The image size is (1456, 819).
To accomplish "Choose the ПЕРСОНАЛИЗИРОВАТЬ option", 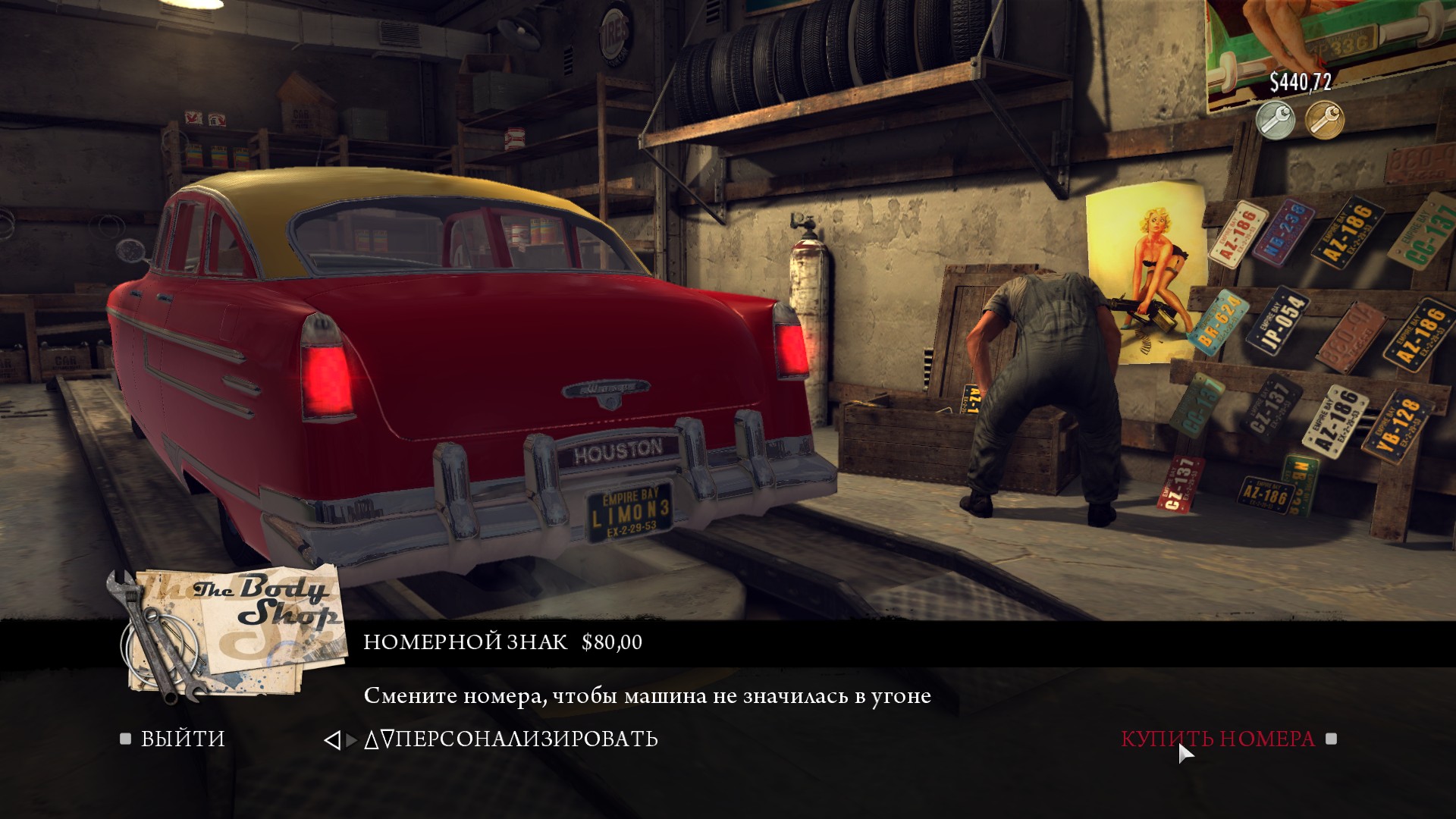I will point(526,739).
